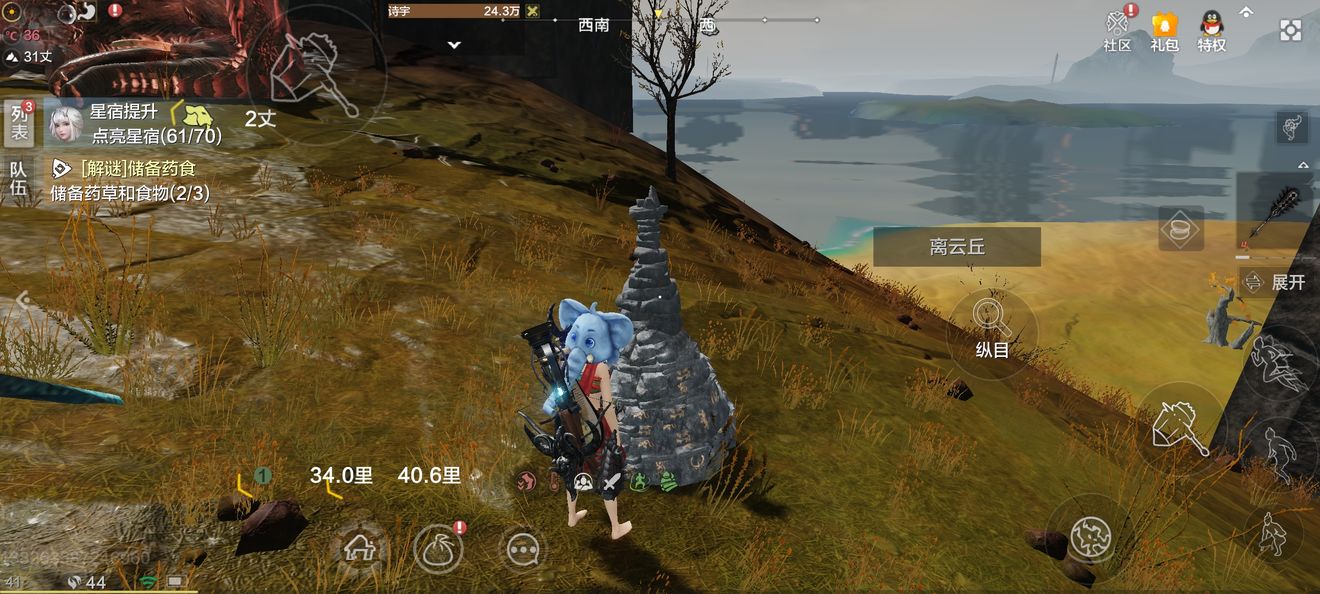Select the 列表 list tab
This screenshot has height=594, width=1320.
point(19,122)
